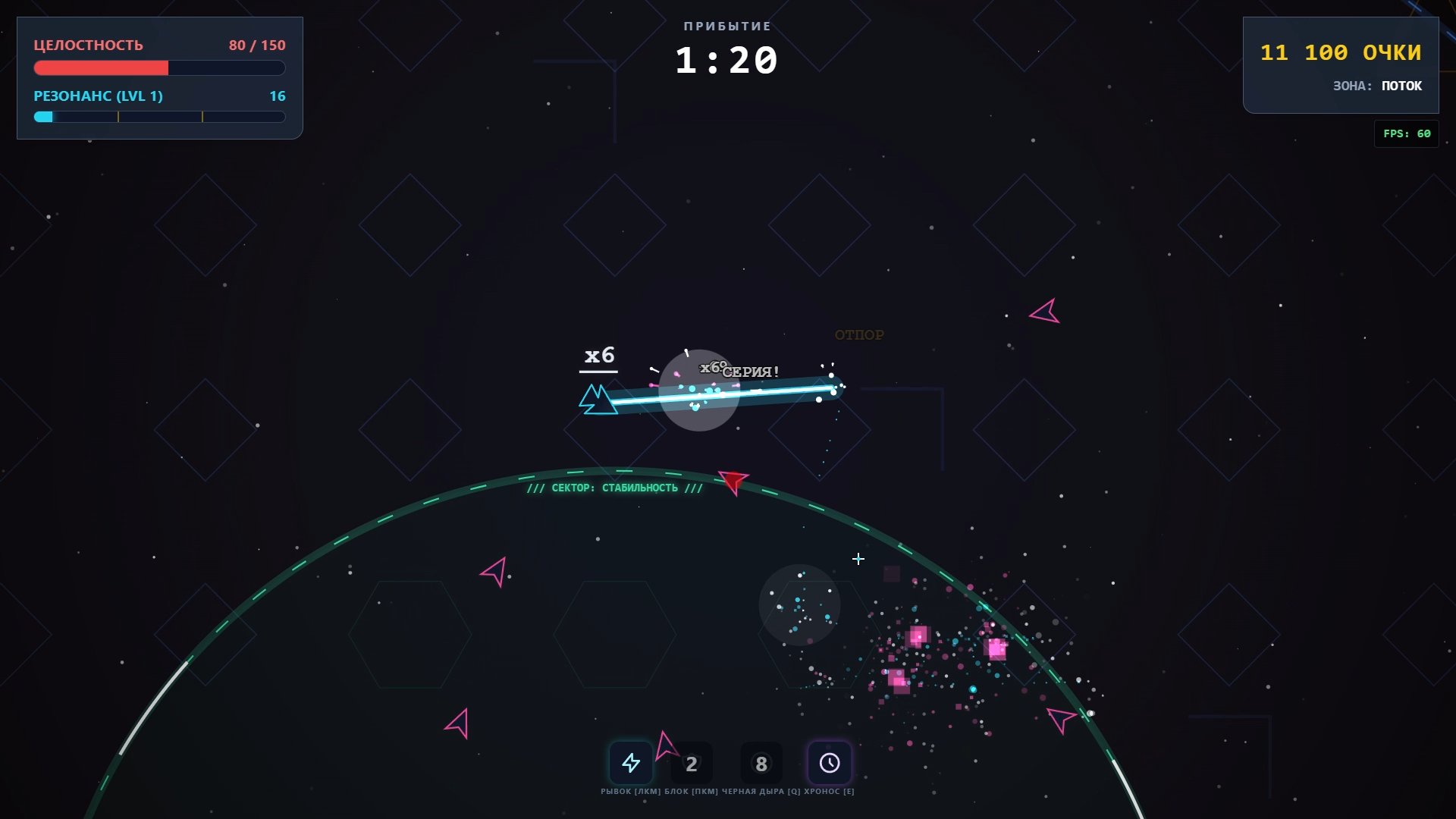This screenshot has width=1456, height=819.
Task: Click the shield icon showing cooldown 2
Action: point(692,763)
